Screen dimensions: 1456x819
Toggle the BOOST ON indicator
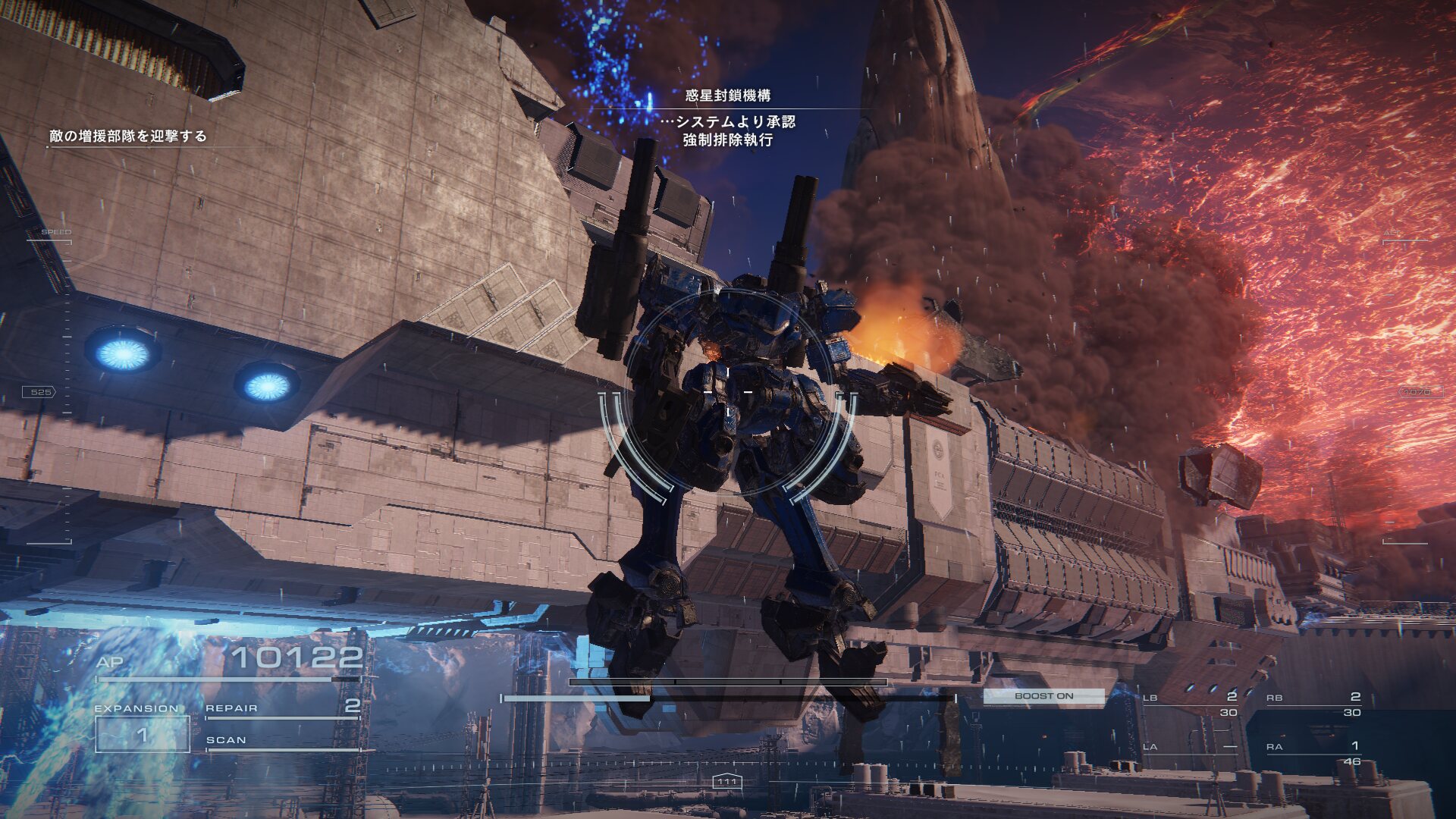[1043, 695]
